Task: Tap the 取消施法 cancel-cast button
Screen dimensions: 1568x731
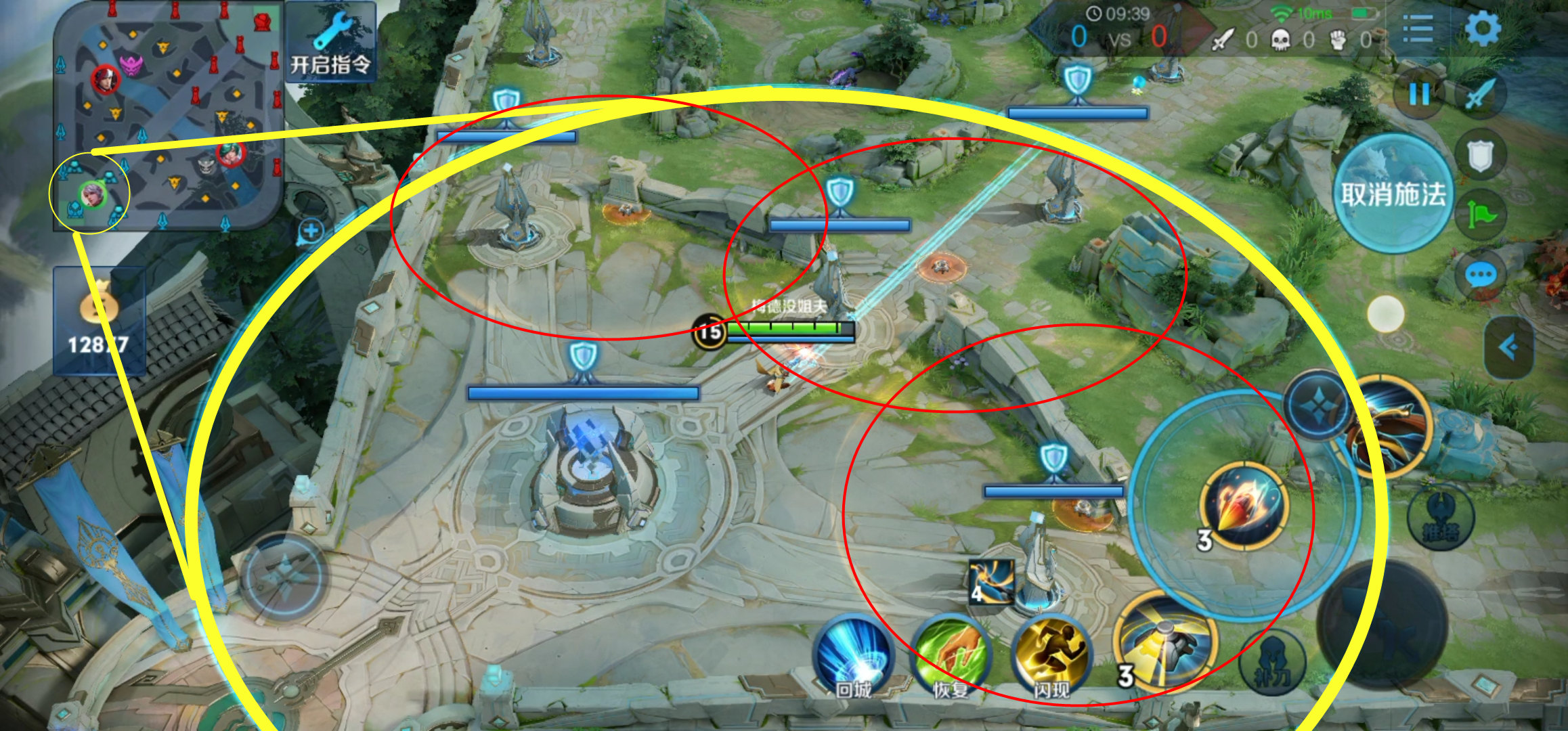Action: tap(1393, 194)
